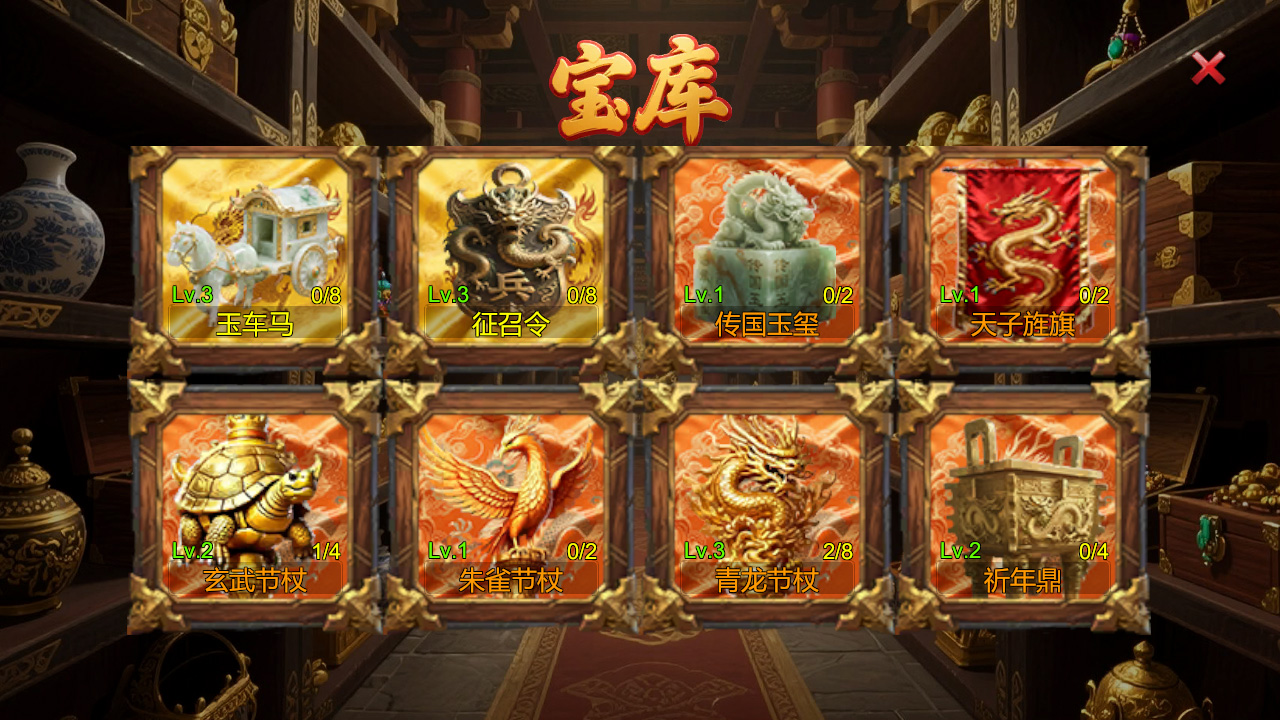Screen dimensions: 1280x720
Task: Close the treasury window with the X
Action: [x=1207, y=66]
